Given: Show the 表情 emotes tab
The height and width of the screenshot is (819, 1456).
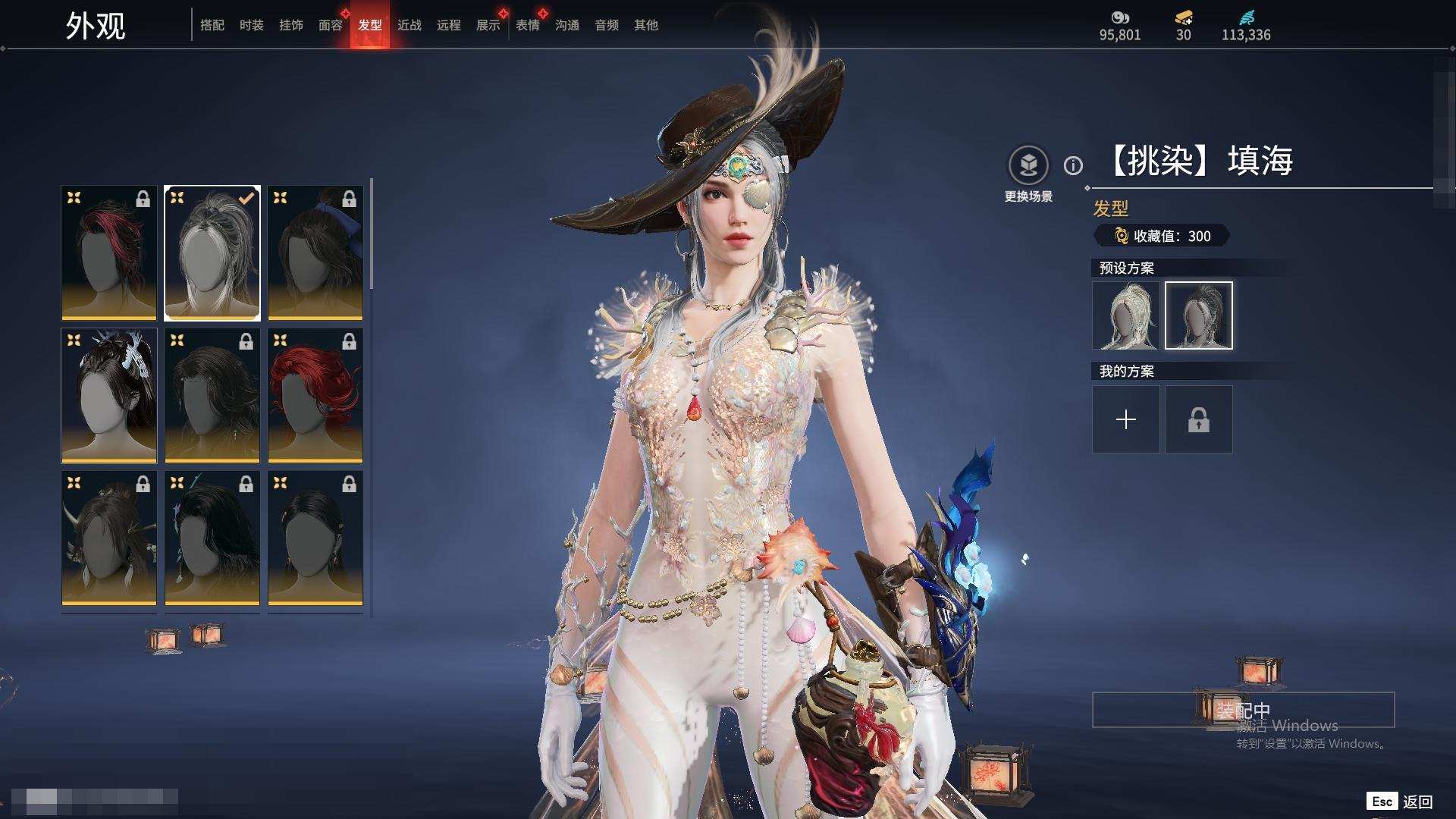Looking at the screenshot, I should click(x=528, y=25).
